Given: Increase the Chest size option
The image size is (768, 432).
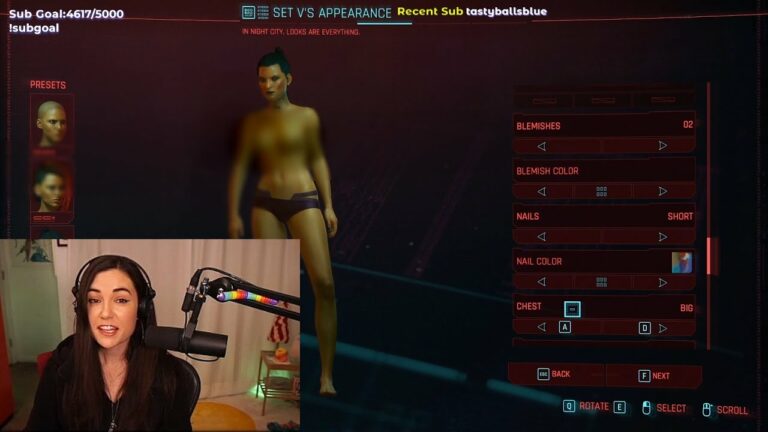Looking at the screenshot, I should tap(662, 327).
